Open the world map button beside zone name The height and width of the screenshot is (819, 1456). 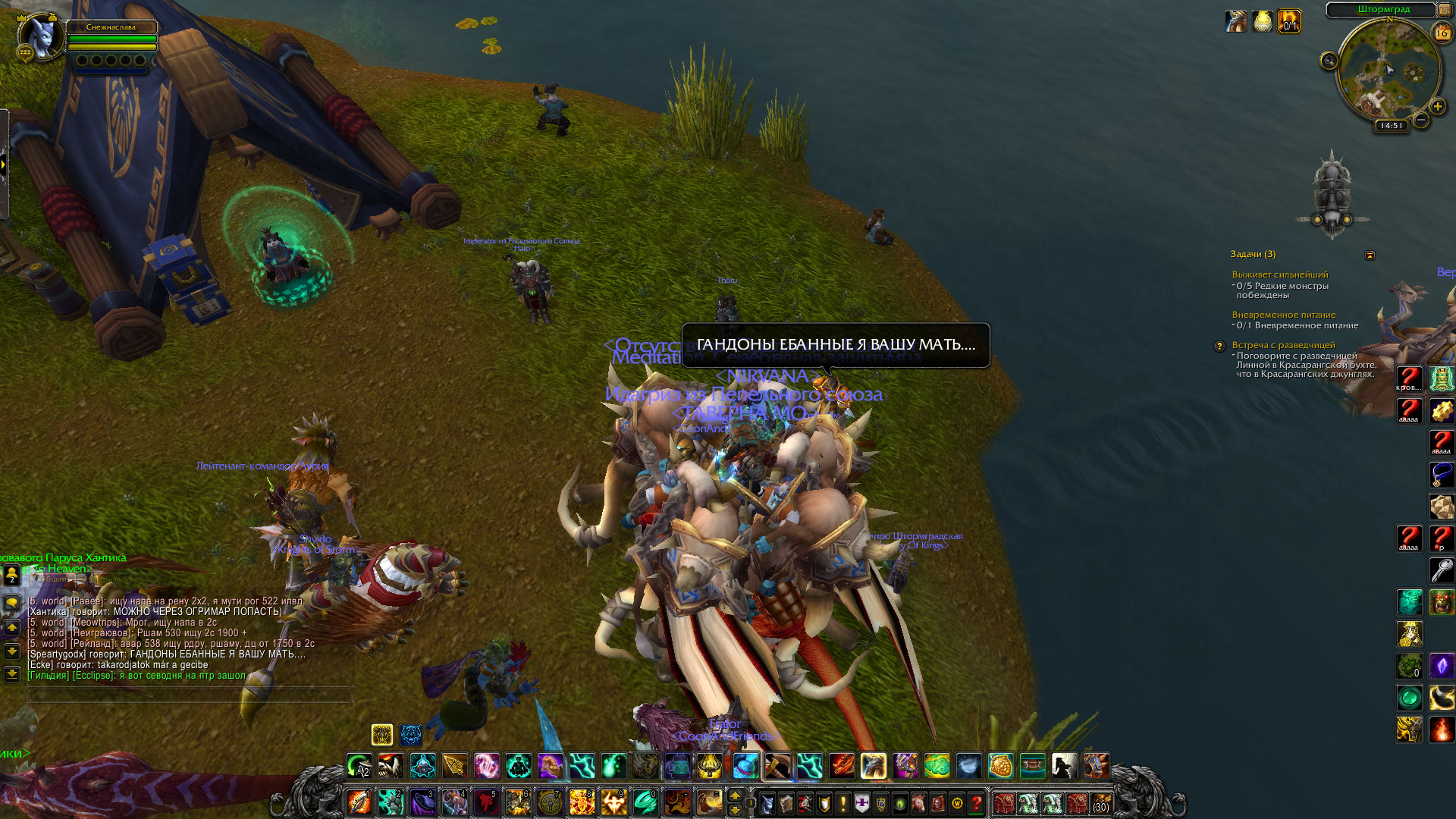pyautogui.click(x=1445, y=9)
